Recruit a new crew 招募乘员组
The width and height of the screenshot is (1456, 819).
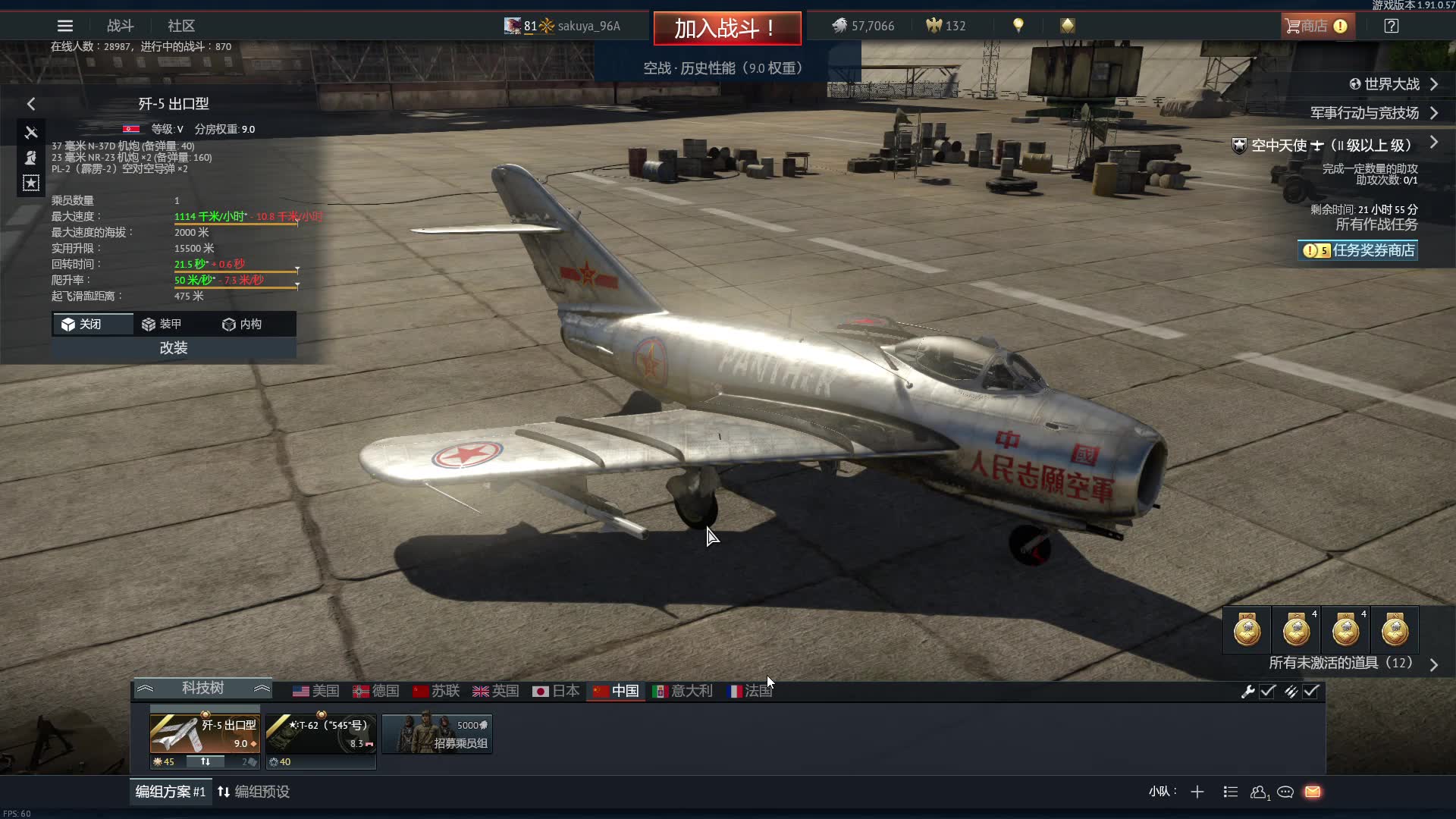tap(438, 734)
